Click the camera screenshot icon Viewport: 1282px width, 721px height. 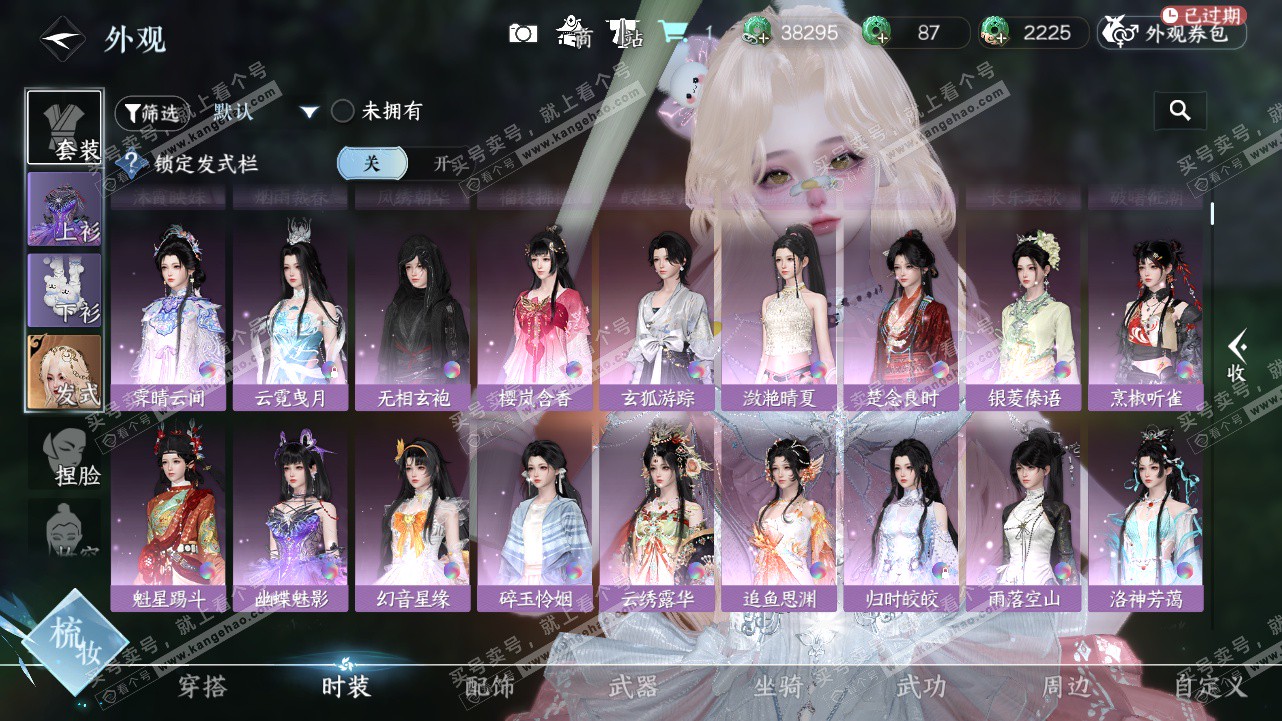[523, 34]
